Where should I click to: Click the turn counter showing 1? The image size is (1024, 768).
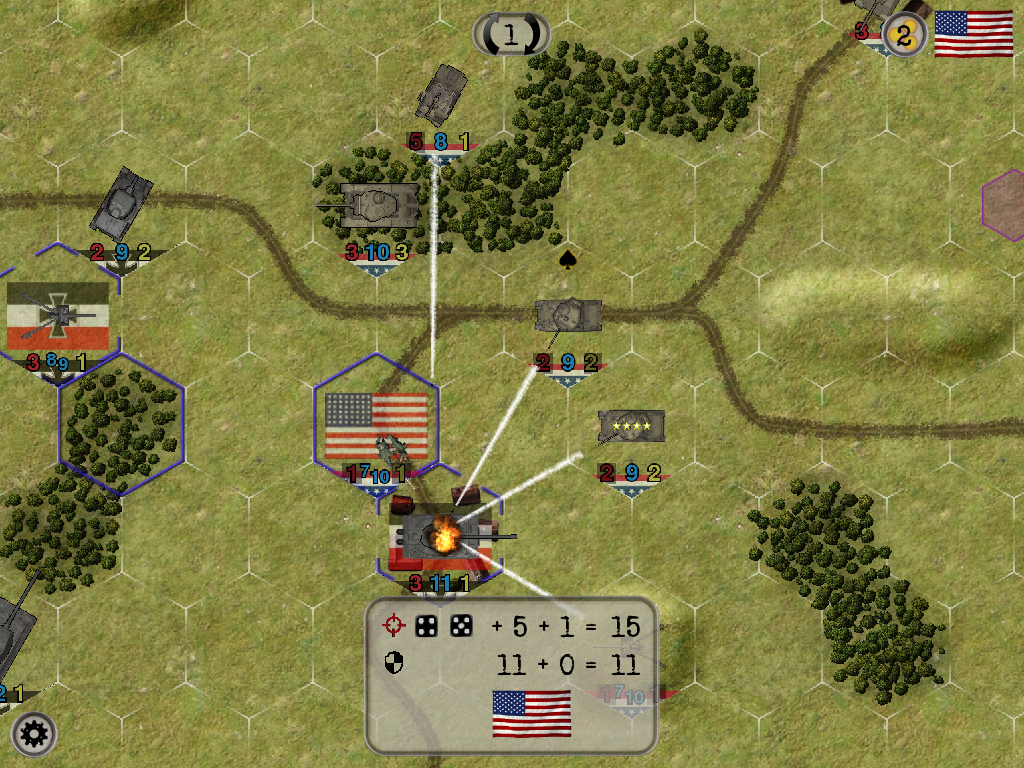point(511,35)
